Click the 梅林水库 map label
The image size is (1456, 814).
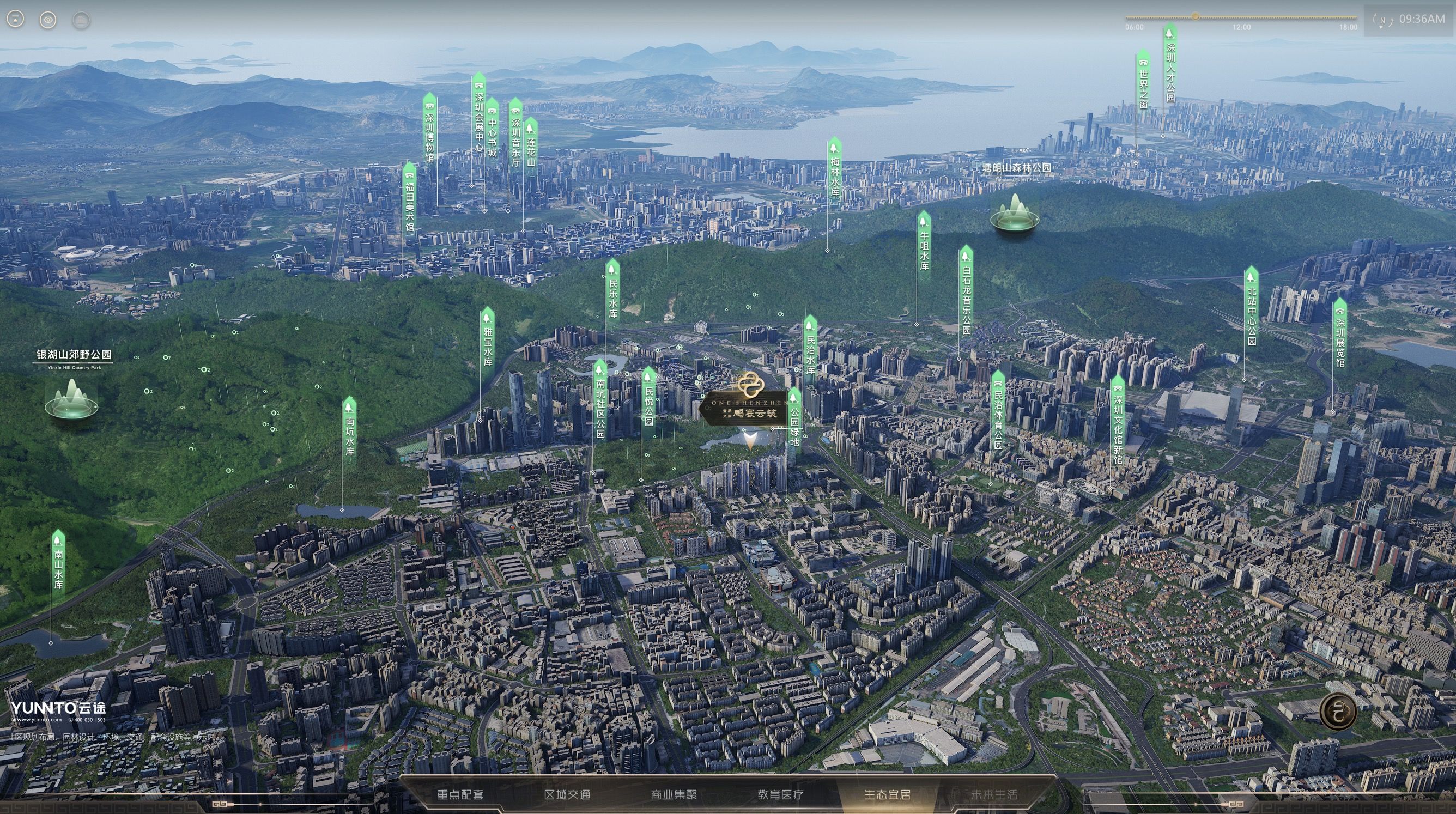[x=834, y=169]
